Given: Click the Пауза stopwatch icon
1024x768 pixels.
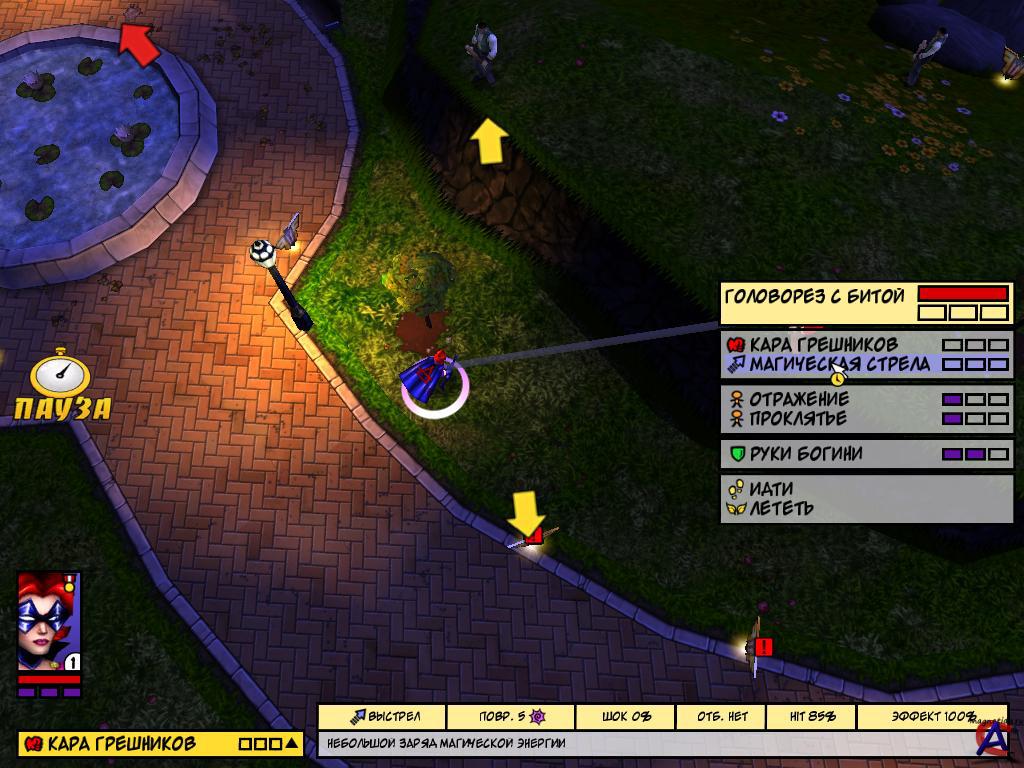Looking at the screenshot, I should click(x=60, y=376).
